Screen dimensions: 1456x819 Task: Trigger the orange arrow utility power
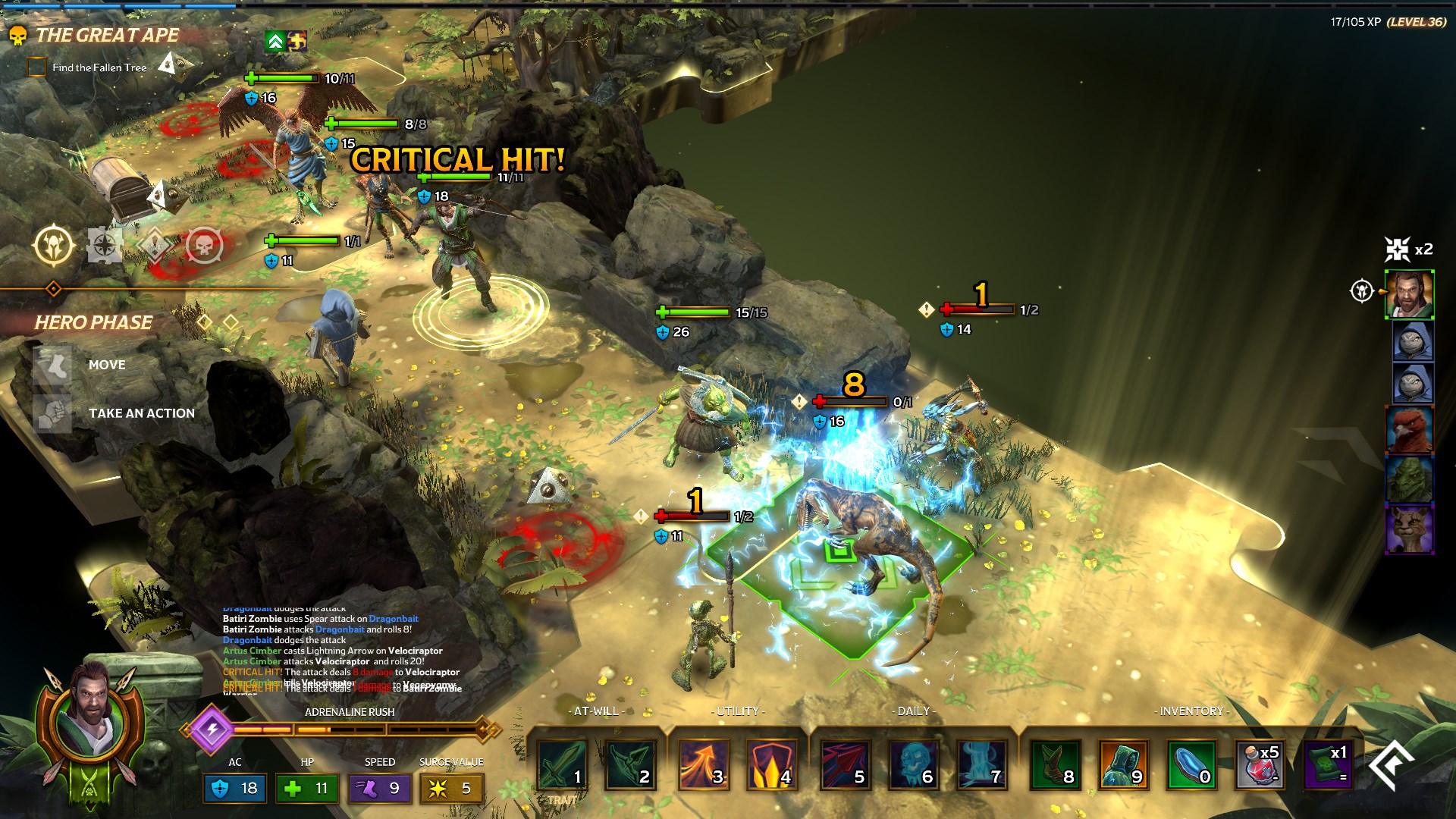(703, 764)
